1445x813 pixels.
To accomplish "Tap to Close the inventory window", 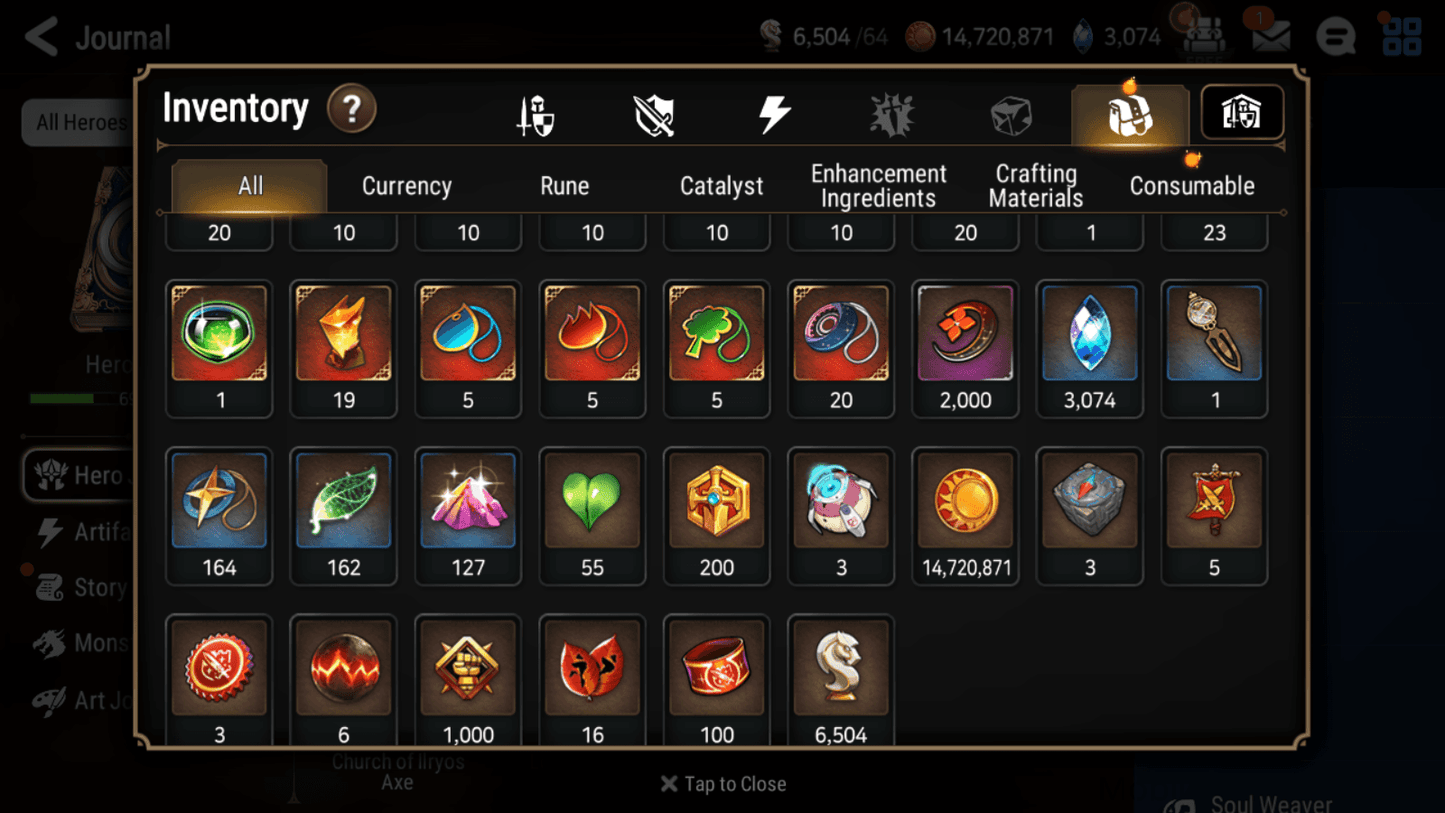I will tap(722, 784).
